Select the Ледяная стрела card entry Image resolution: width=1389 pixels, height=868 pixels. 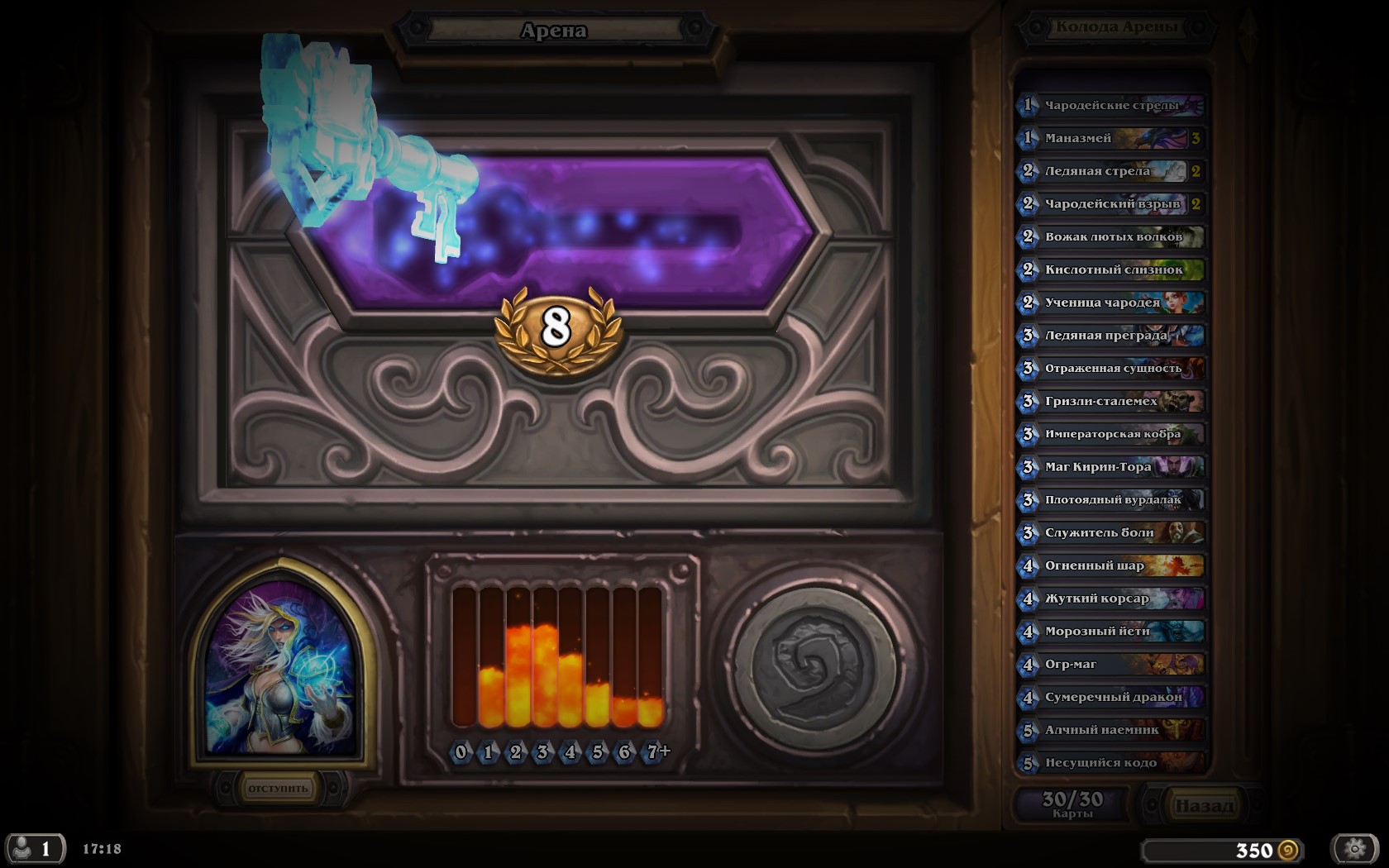pos(1110,171)
